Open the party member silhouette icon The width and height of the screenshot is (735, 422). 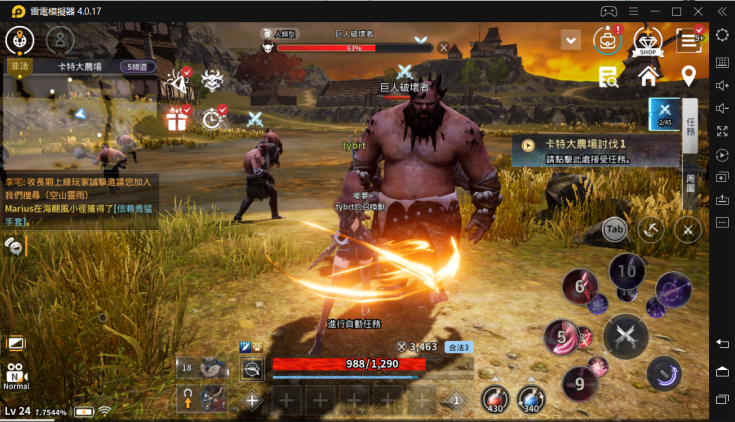tap(61, 40)
